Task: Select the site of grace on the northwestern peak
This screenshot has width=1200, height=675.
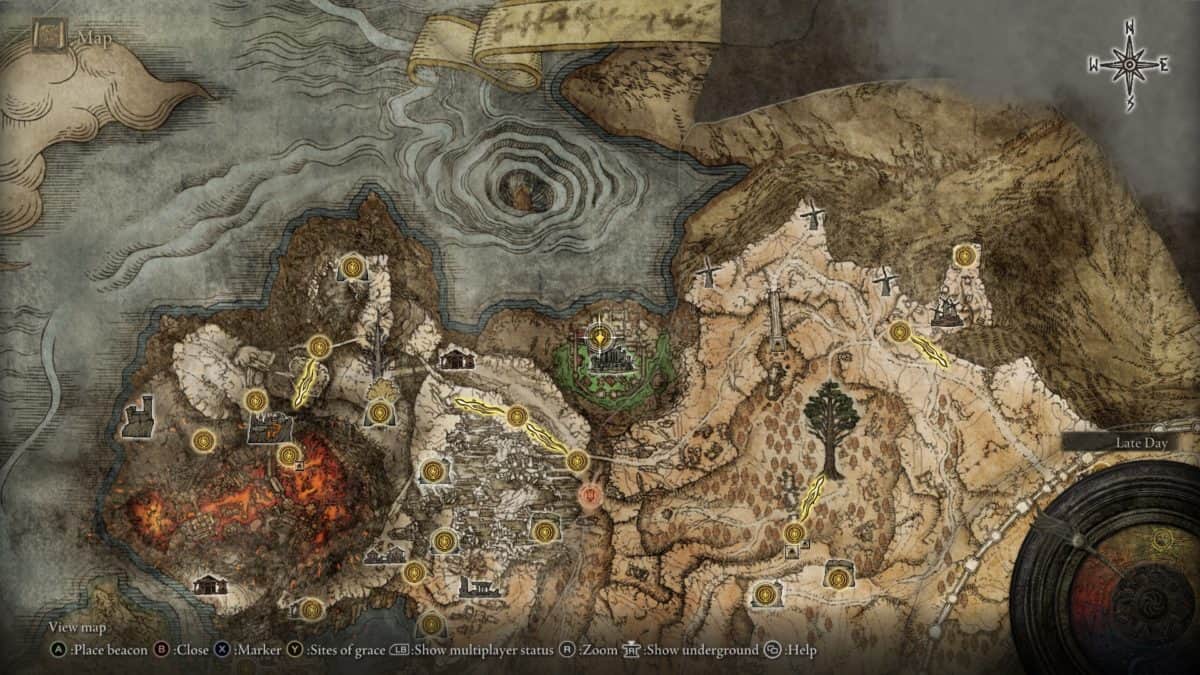Action: (352, 267)
